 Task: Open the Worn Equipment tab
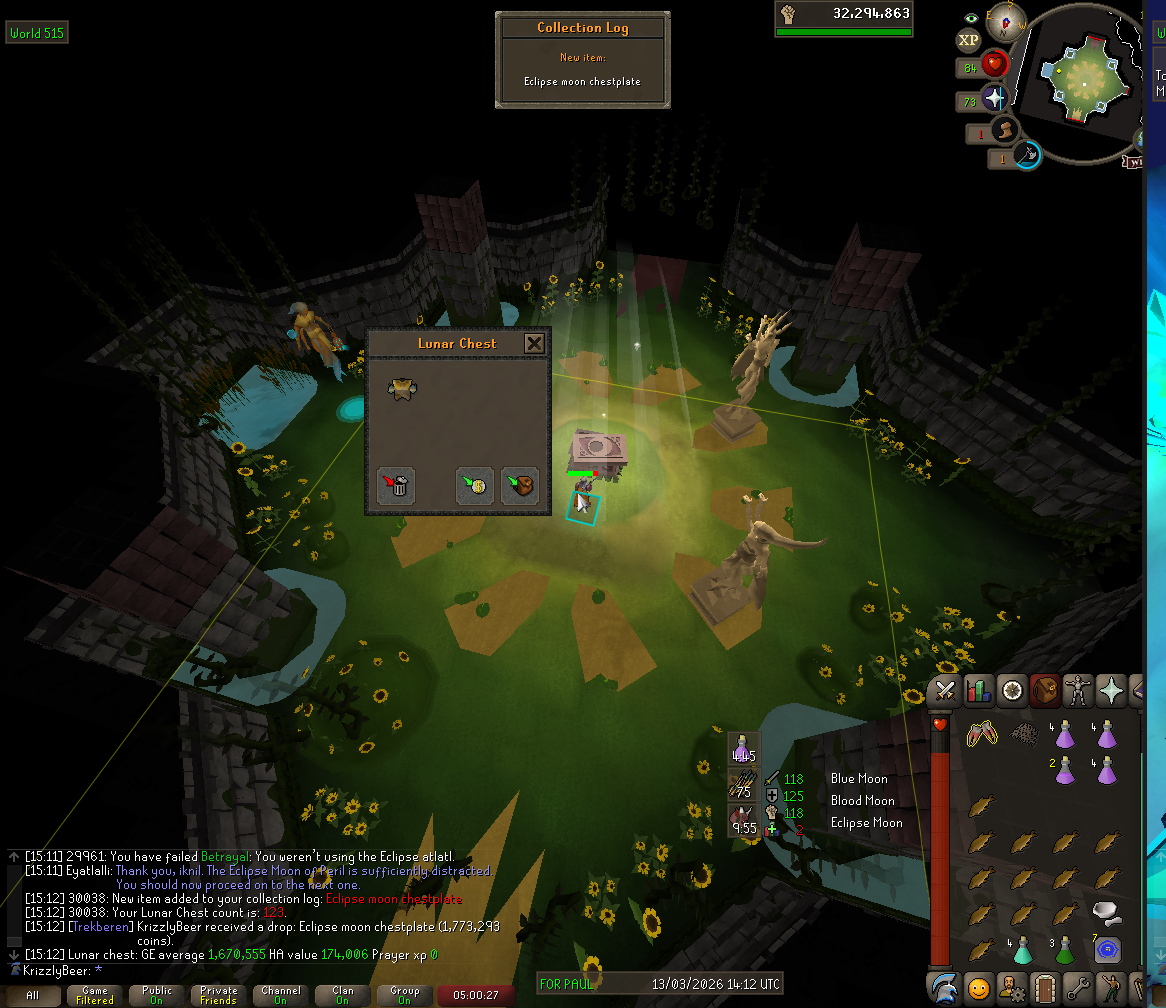tap(1078, 690)
